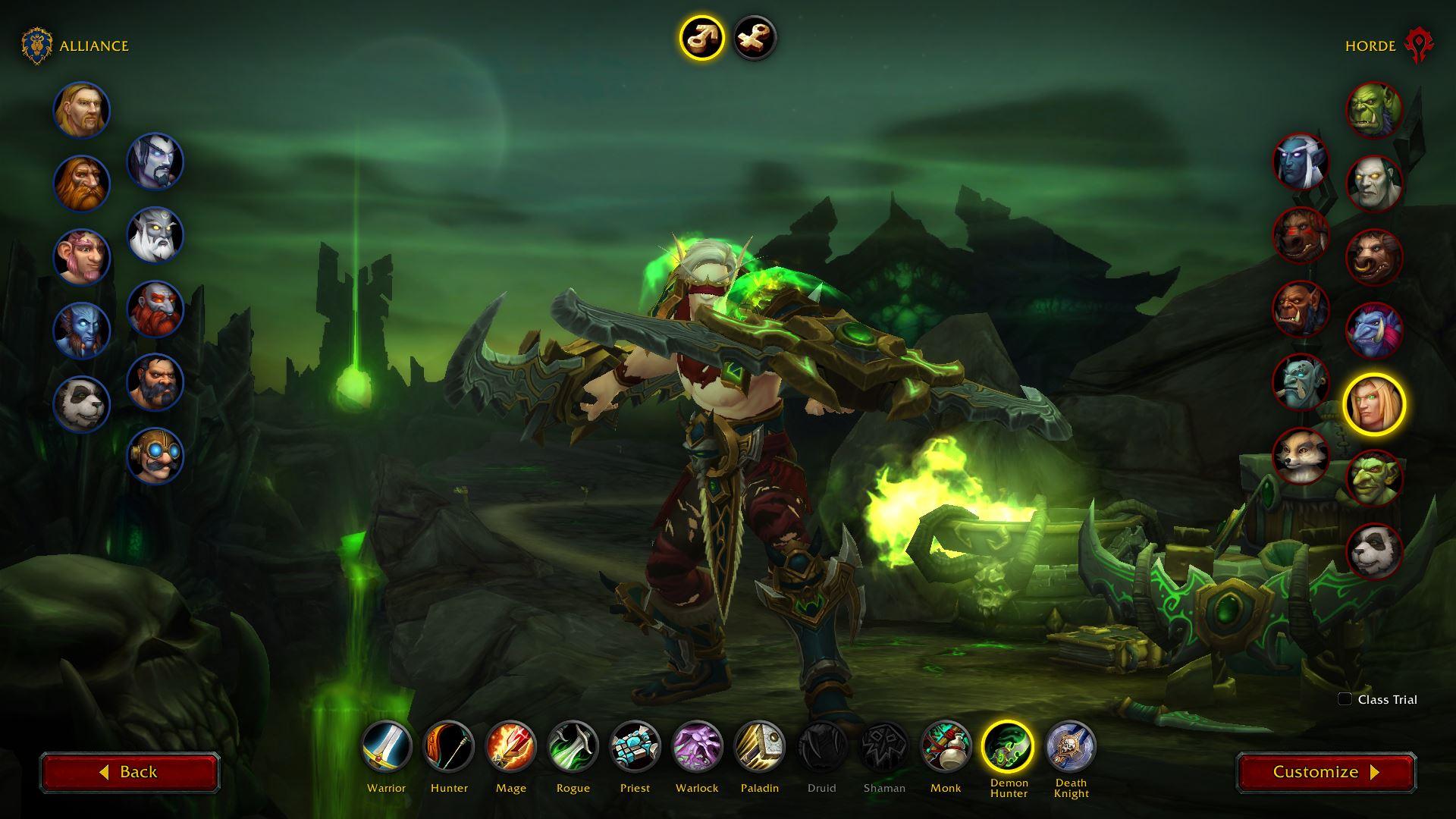Choose the Goblin race portrait
This screenshot has width=1456, height=819.
(1374, 478)
